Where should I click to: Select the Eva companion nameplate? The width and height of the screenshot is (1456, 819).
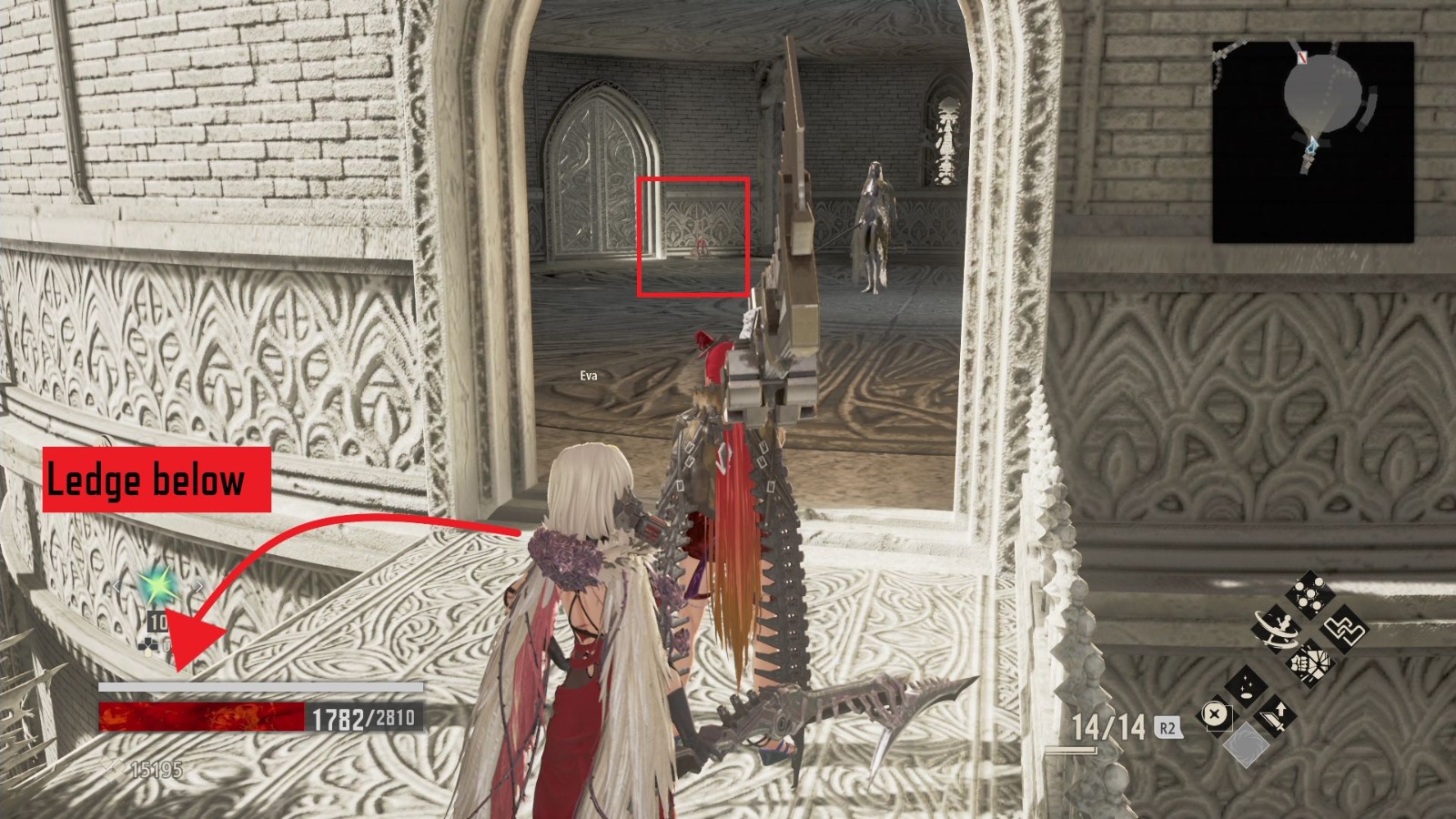tap(591, 373)
